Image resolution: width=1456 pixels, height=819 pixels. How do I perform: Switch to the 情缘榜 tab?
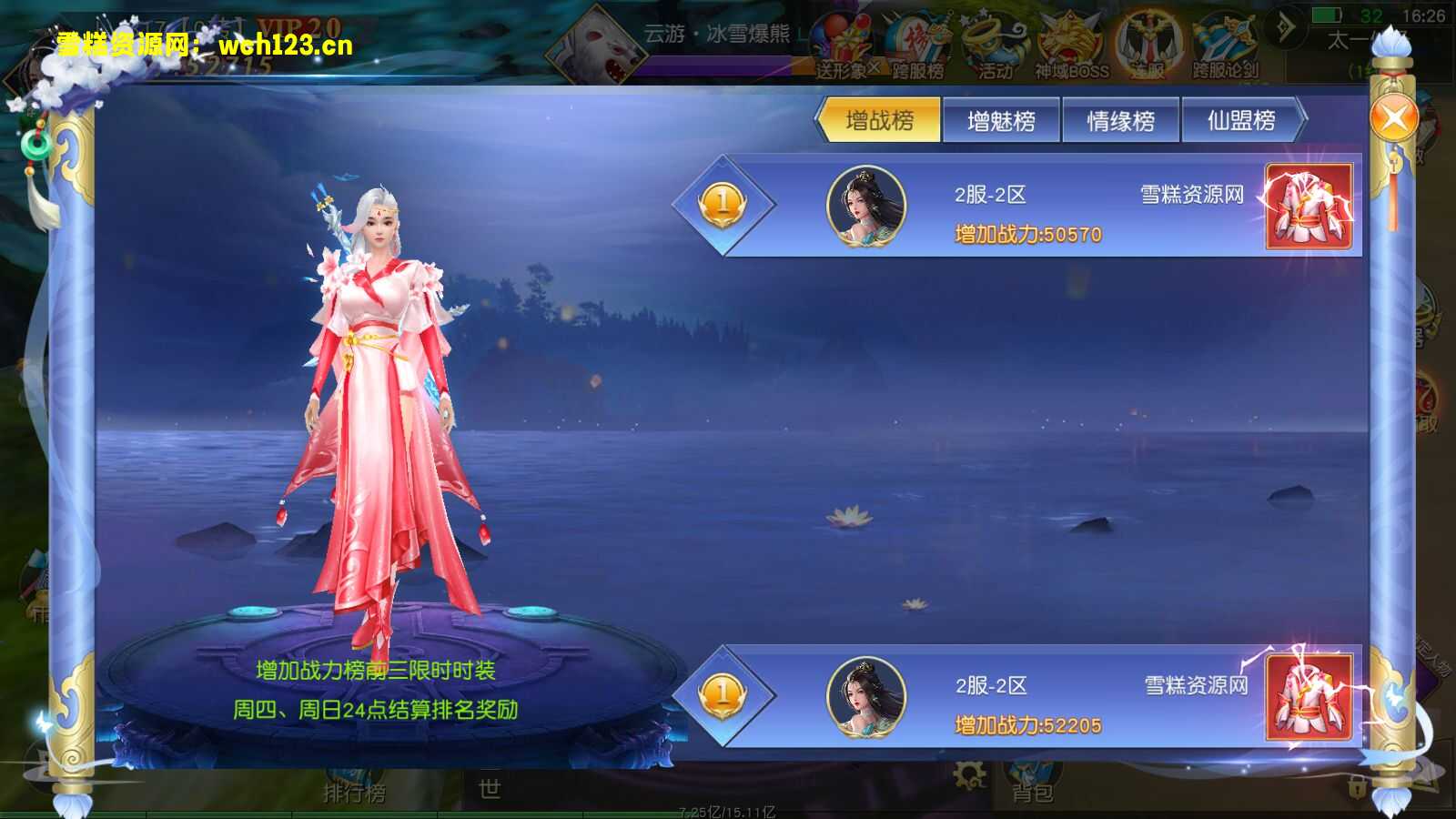[x=1123, y=119]
